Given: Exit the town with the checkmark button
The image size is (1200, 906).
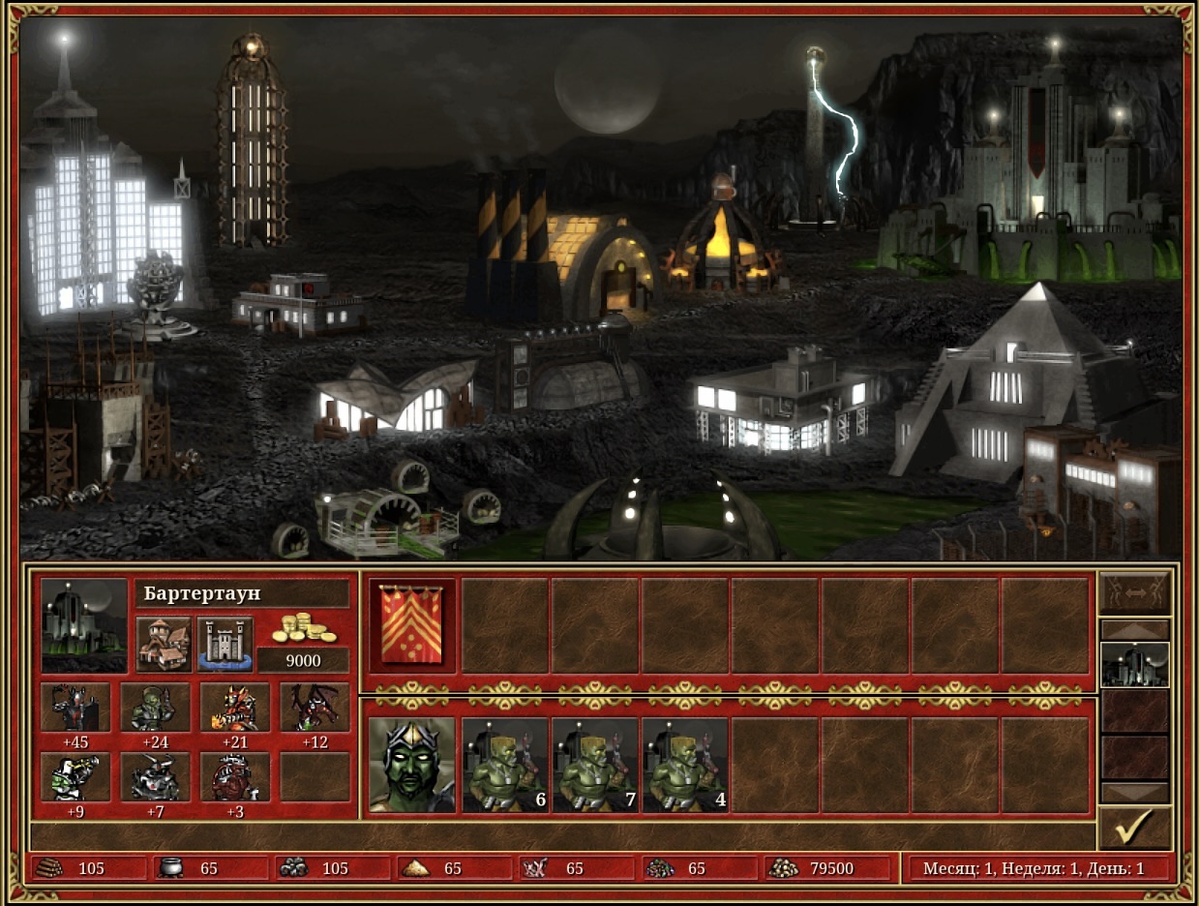Looking at the screenshot, I should pyautogui.click(x=1134, y=828).
